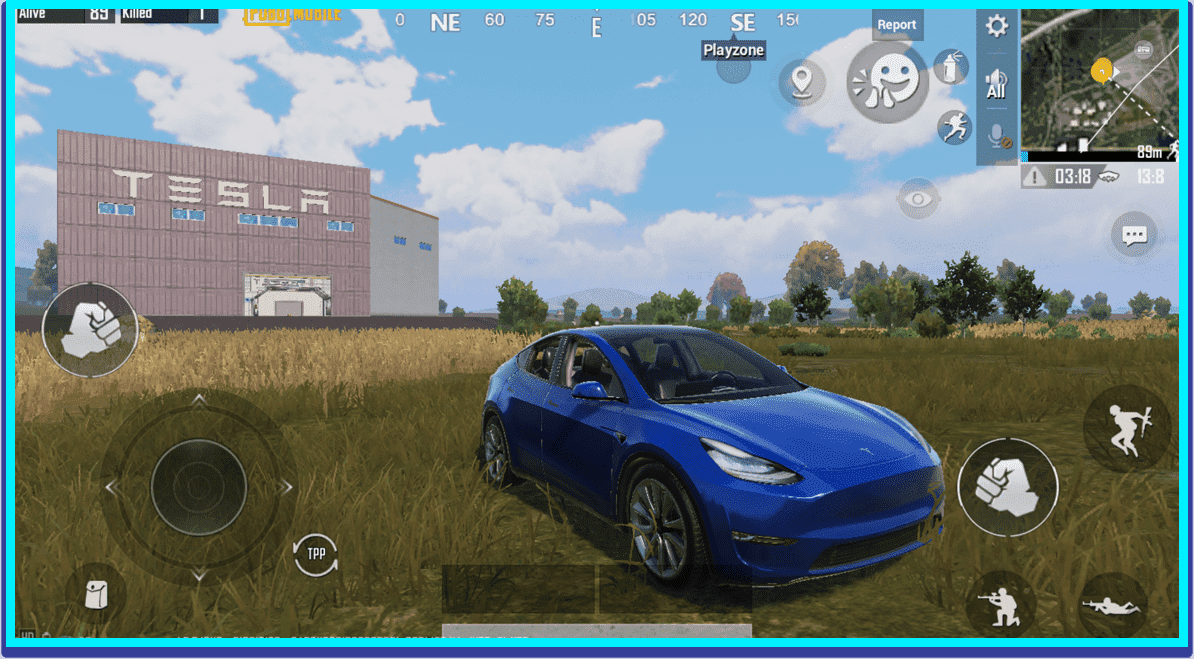Toggle the speaker set to All
Viewport: 1194px width, 659px height.
click(996, 84)
